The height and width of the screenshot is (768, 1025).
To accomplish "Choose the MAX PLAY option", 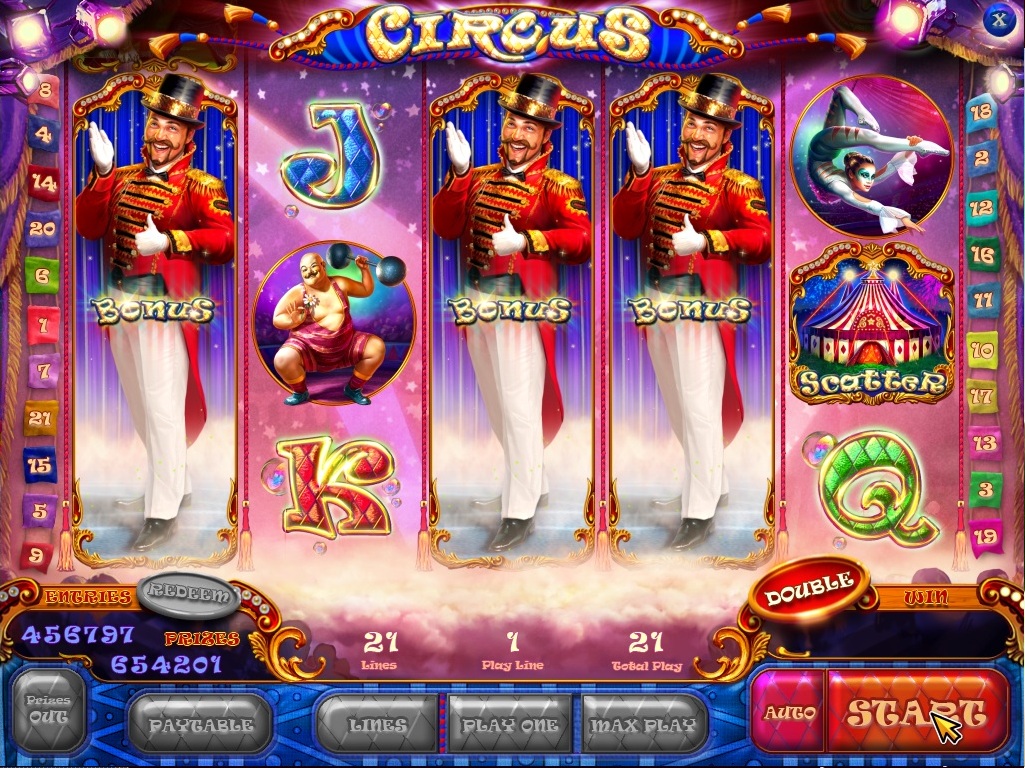I will (x=644, y=724).
